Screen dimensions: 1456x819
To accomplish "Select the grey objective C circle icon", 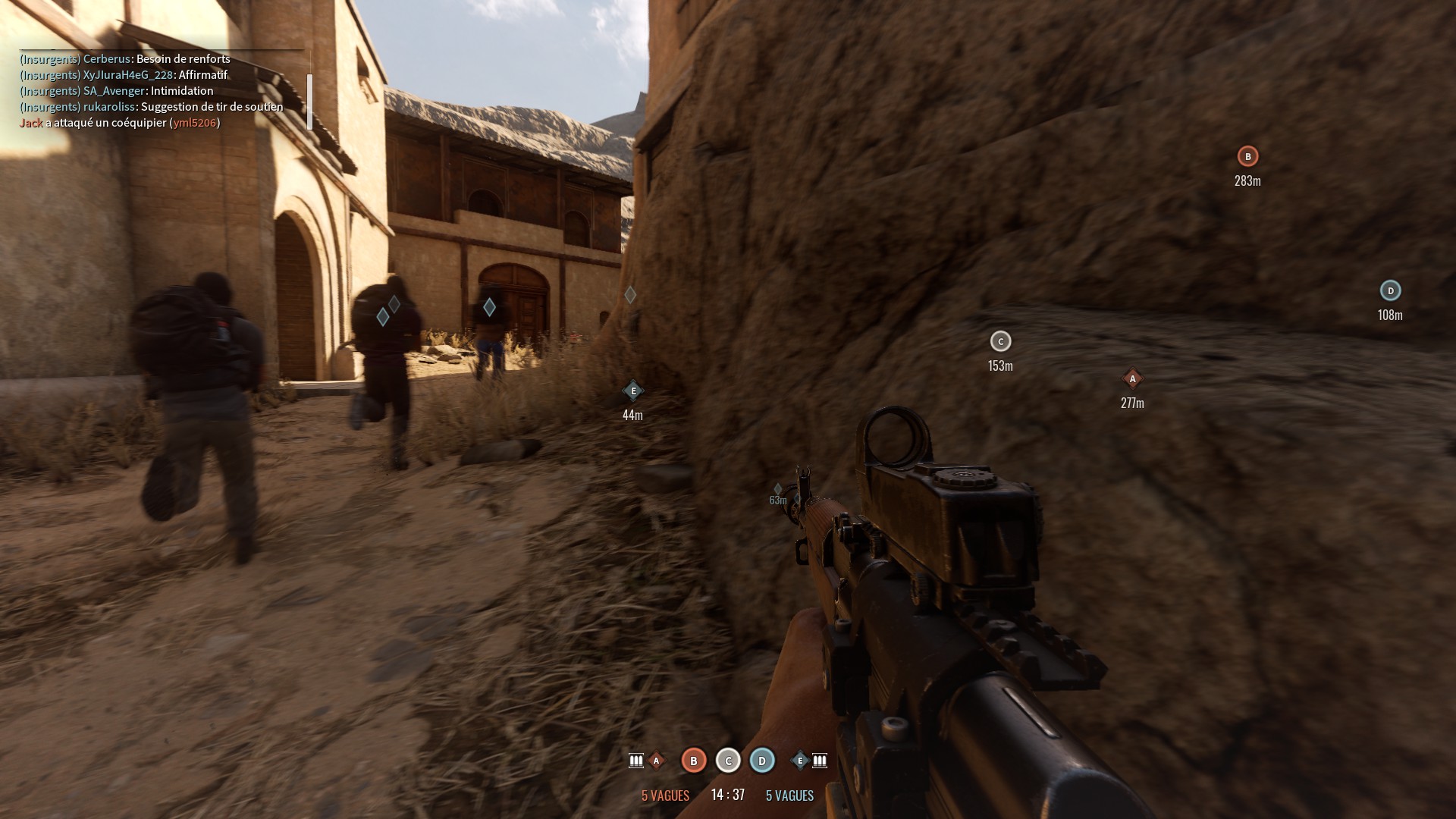I will coord(727,761).
